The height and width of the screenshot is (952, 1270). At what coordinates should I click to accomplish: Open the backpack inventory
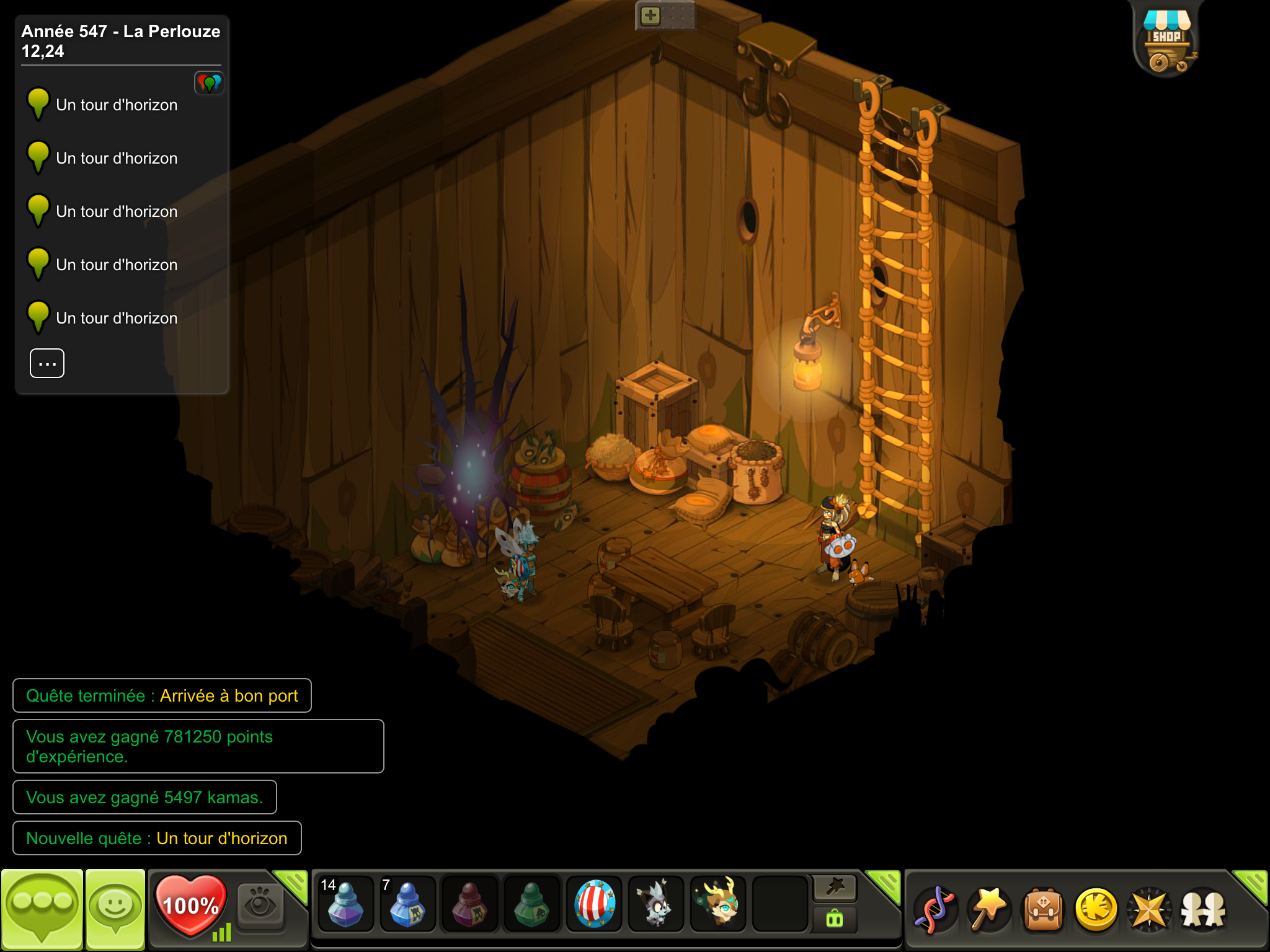(x=1043, y=910)
